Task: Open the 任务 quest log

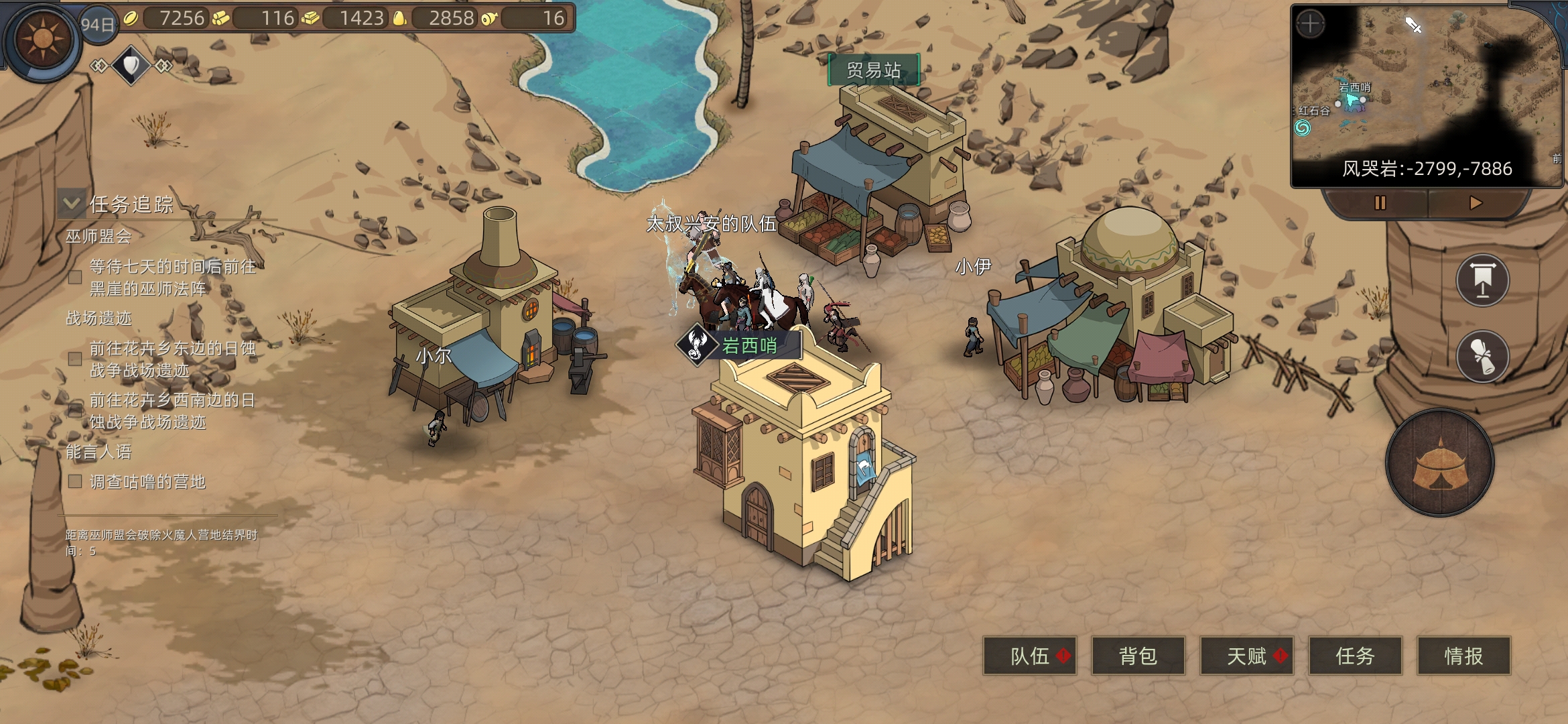Action: click(x=1355, y=656)
